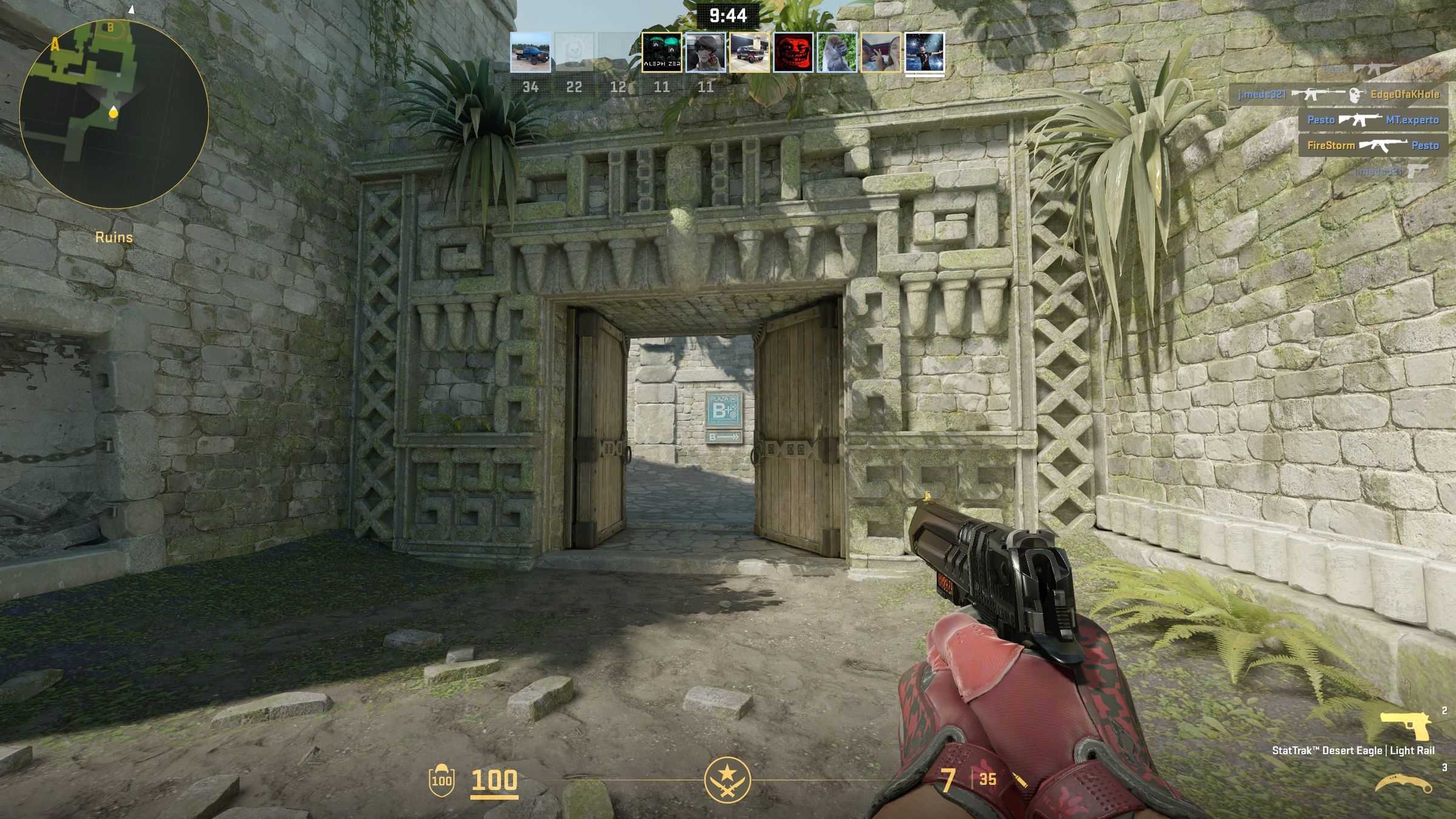
Task: Click the armor shield icon
Action: (441, 780)
